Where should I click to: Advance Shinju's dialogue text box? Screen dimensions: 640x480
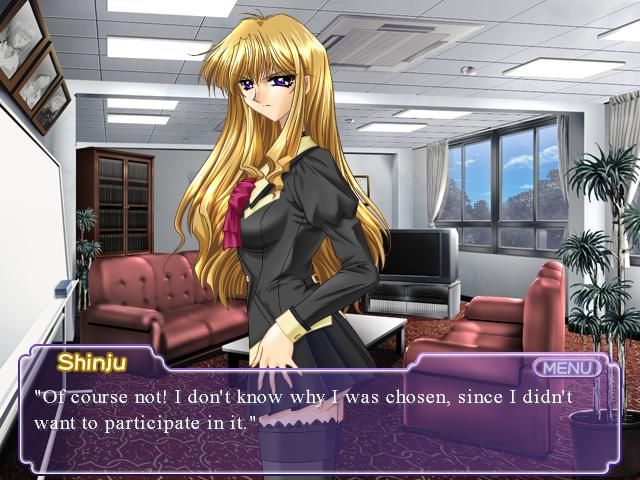[320, 420]
